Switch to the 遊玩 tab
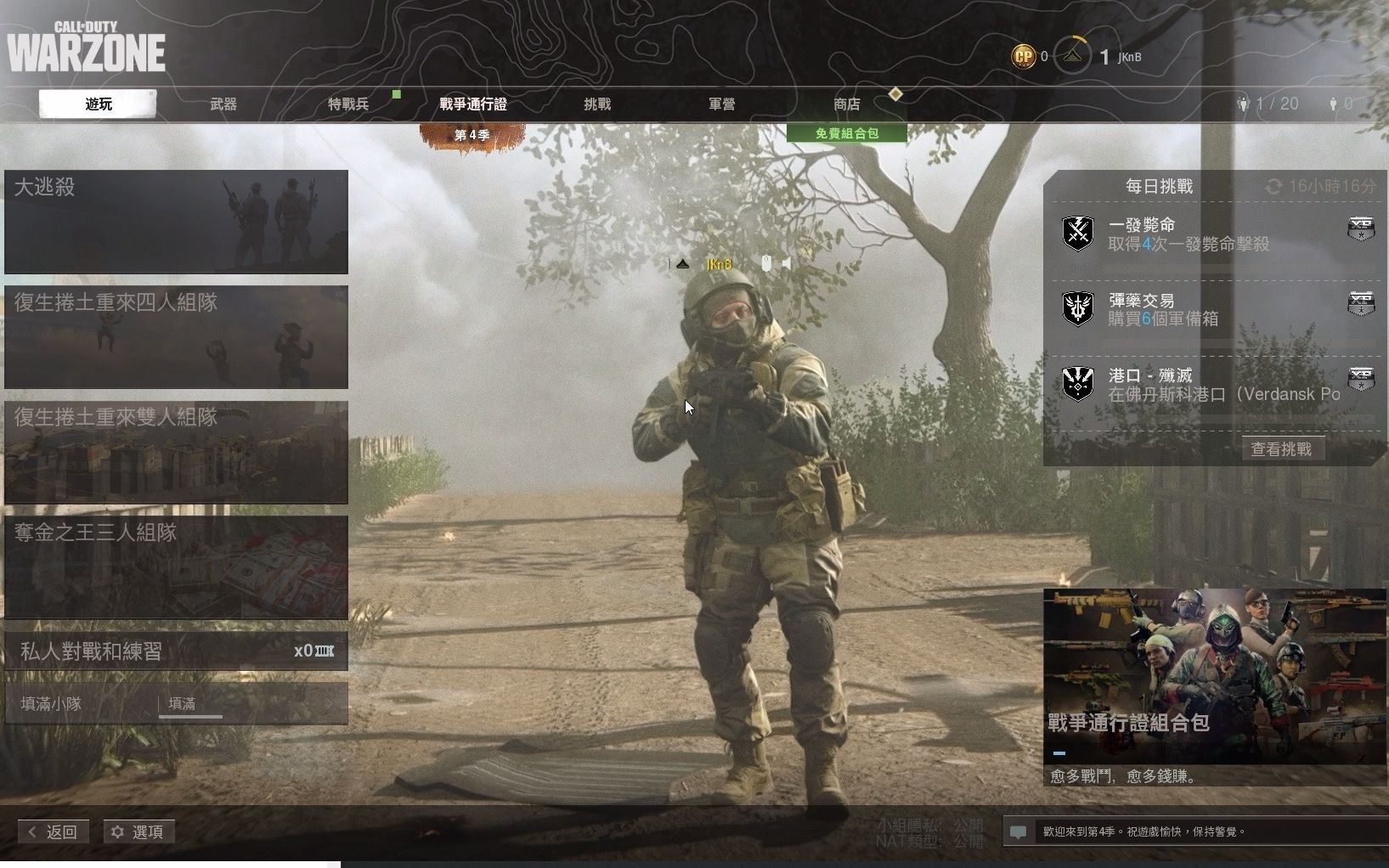 [98, 104]
